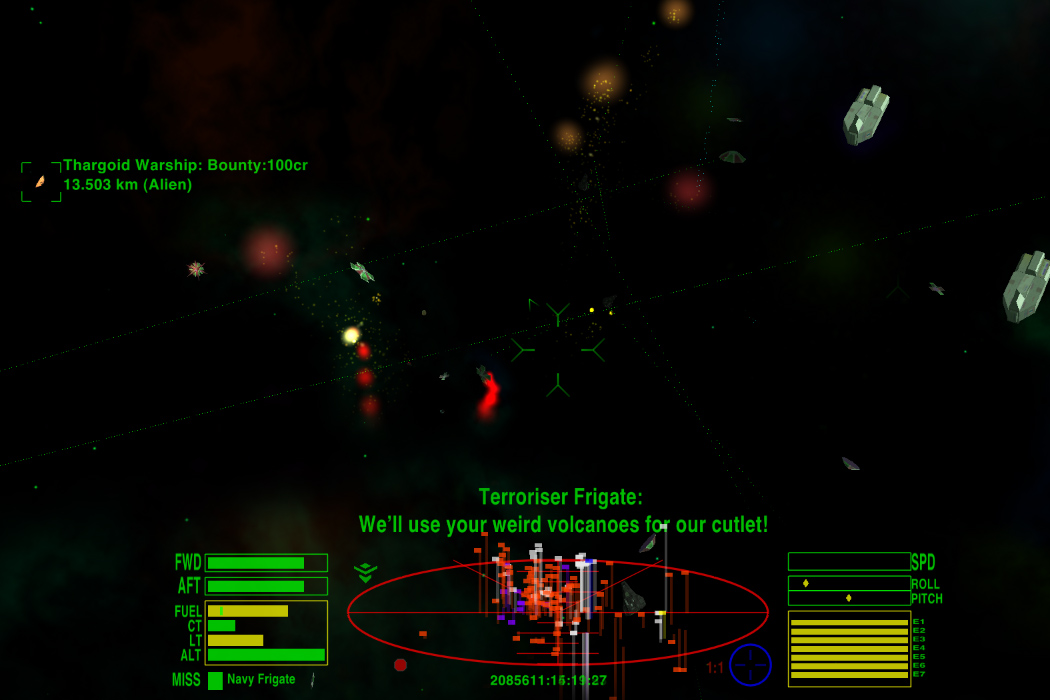1050x700 pixels.
Task: Select the blue circular compass
Action: click(750, 665)
